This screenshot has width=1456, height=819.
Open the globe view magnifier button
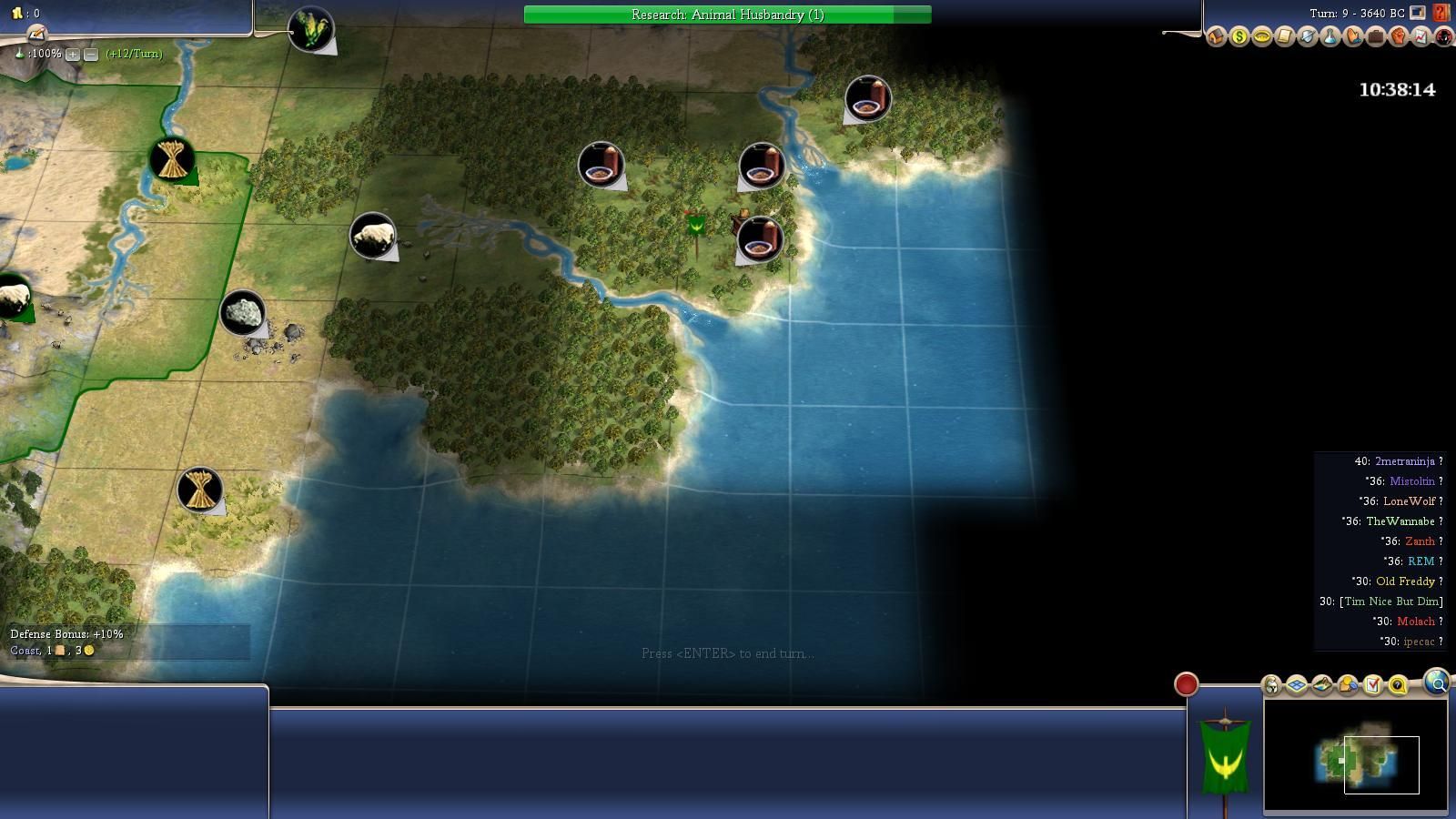pos(1436,682)
